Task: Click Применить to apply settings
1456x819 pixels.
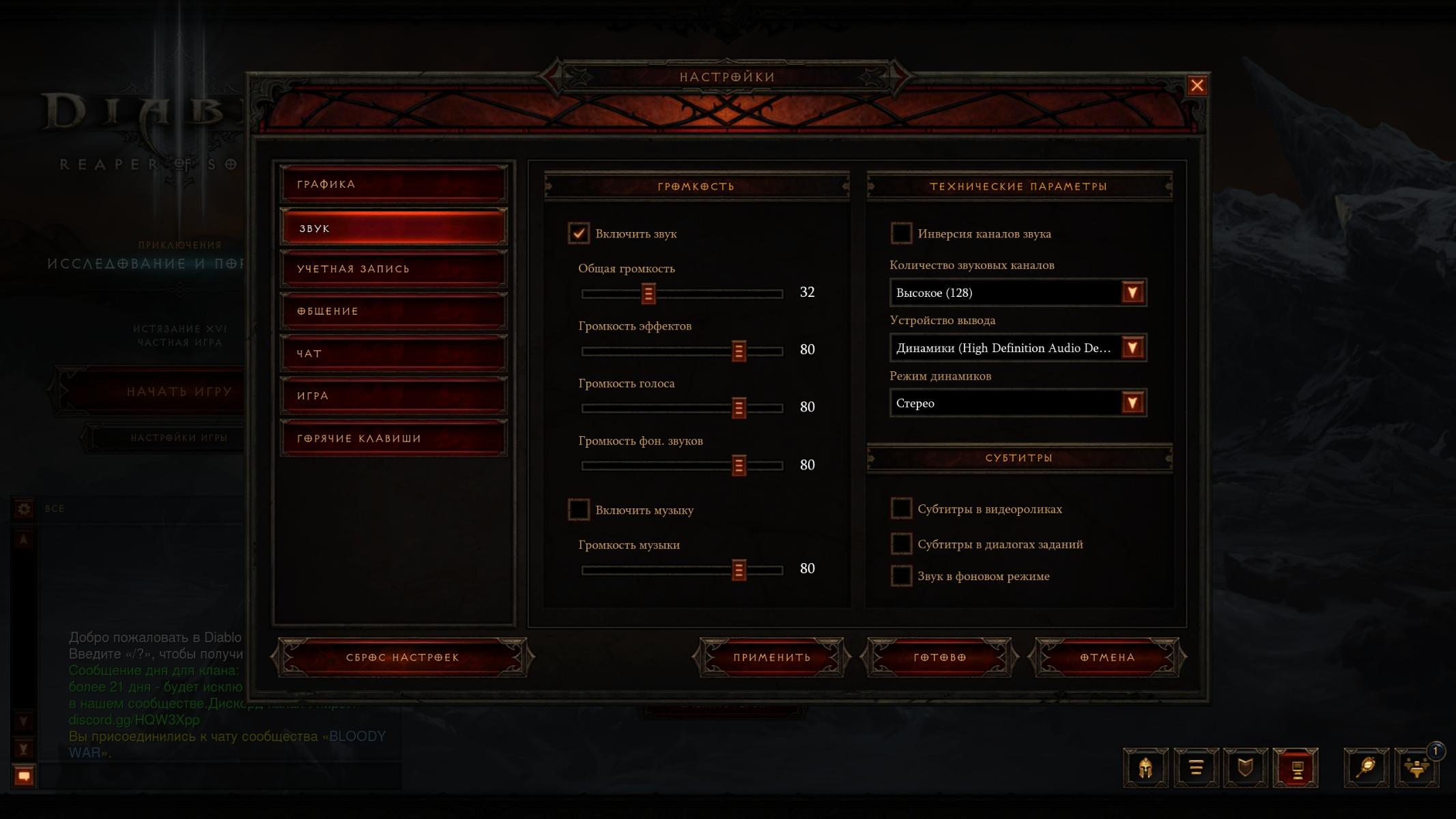Action: point(771,657)
